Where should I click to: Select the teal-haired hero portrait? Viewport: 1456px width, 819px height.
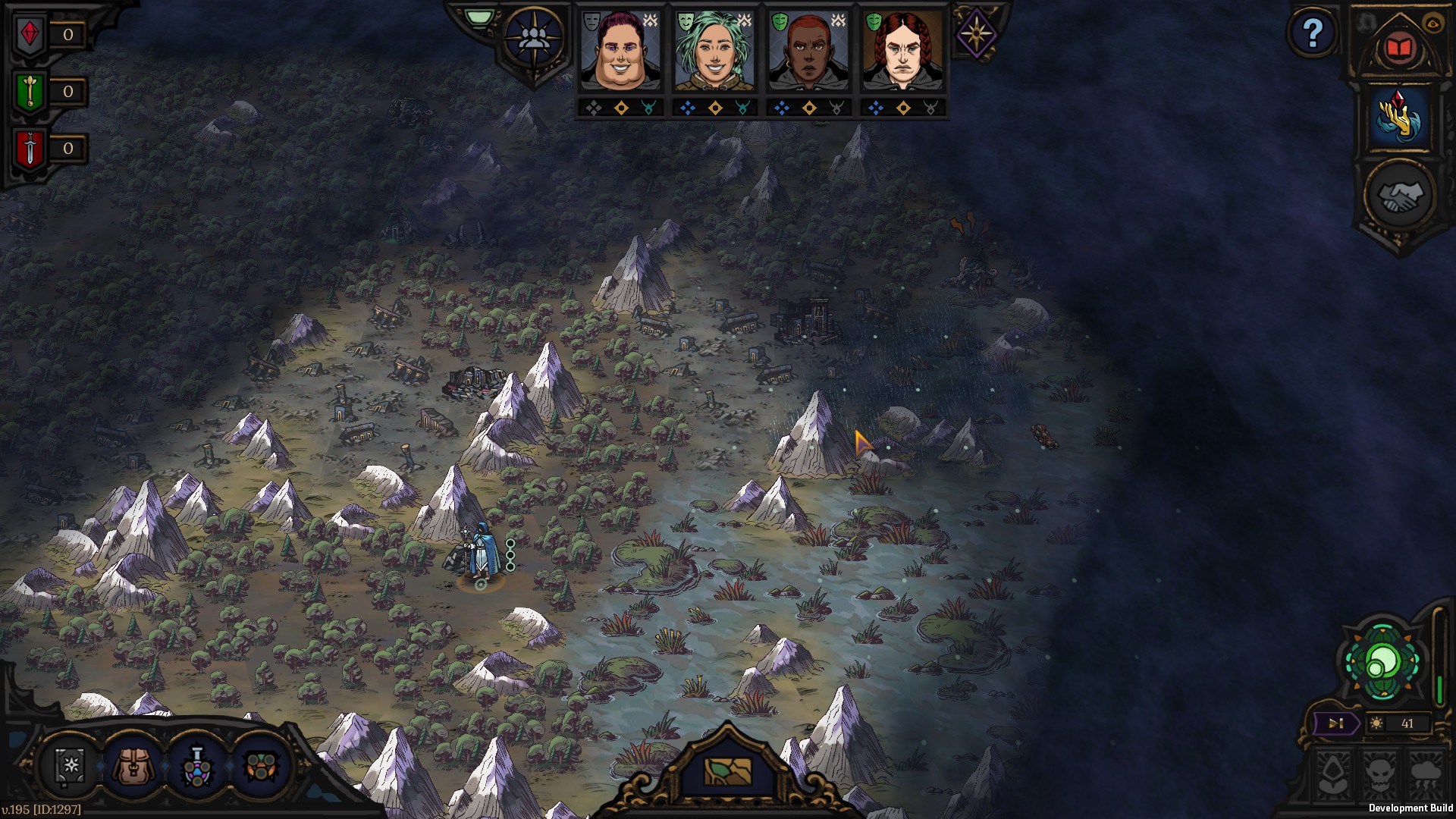click(714, 52)
